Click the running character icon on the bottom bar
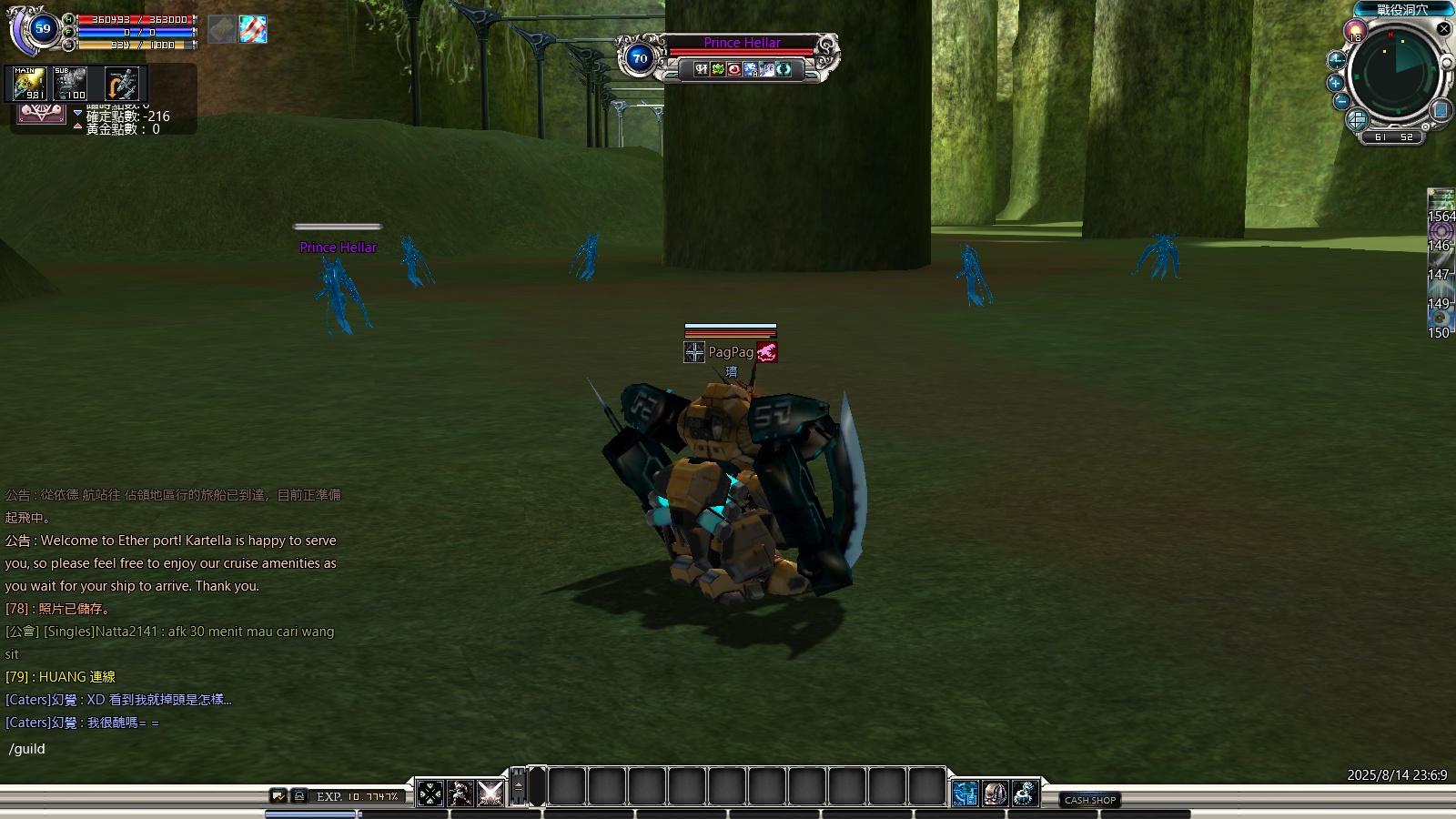This screenshot has height=819, width=1456. [x=460, y=794]
